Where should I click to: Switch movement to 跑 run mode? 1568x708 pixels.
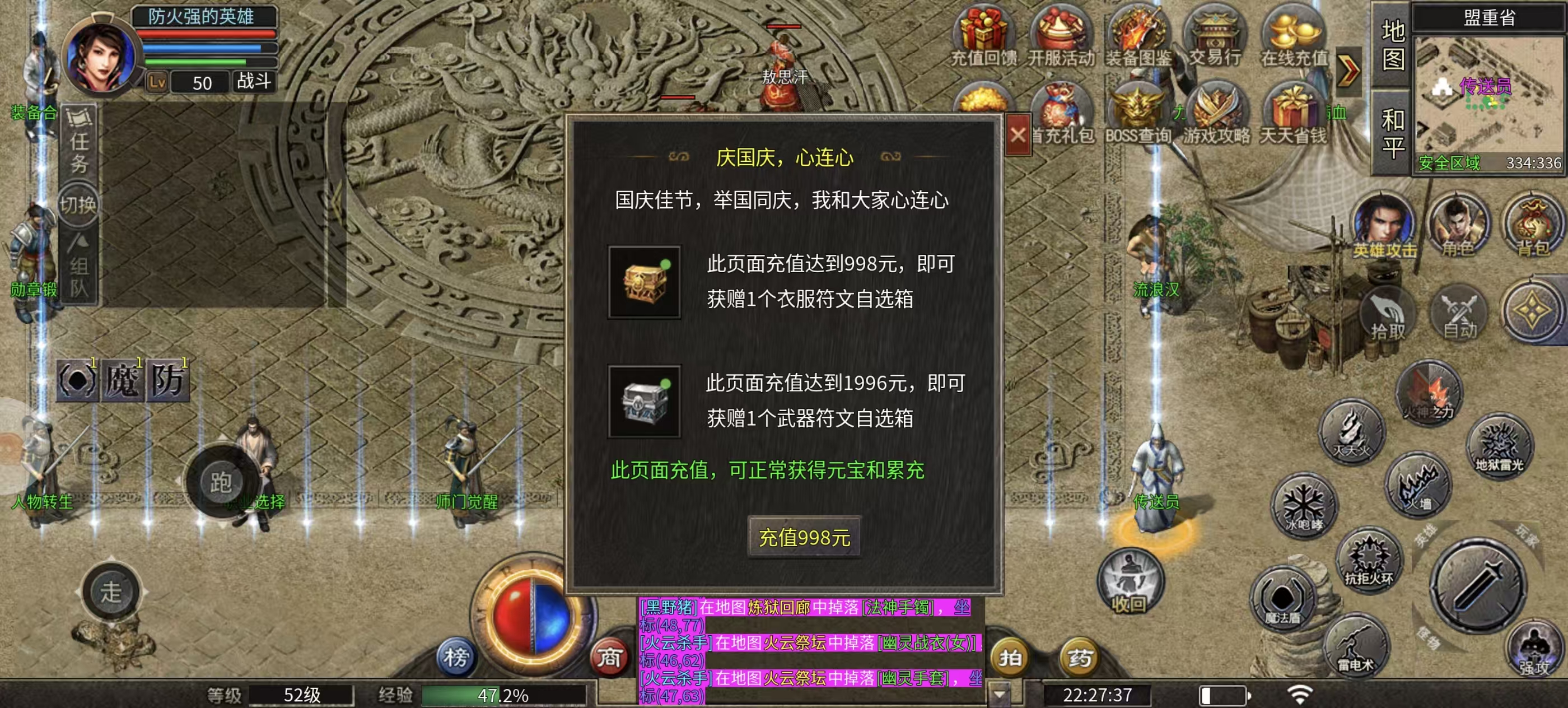223,481
